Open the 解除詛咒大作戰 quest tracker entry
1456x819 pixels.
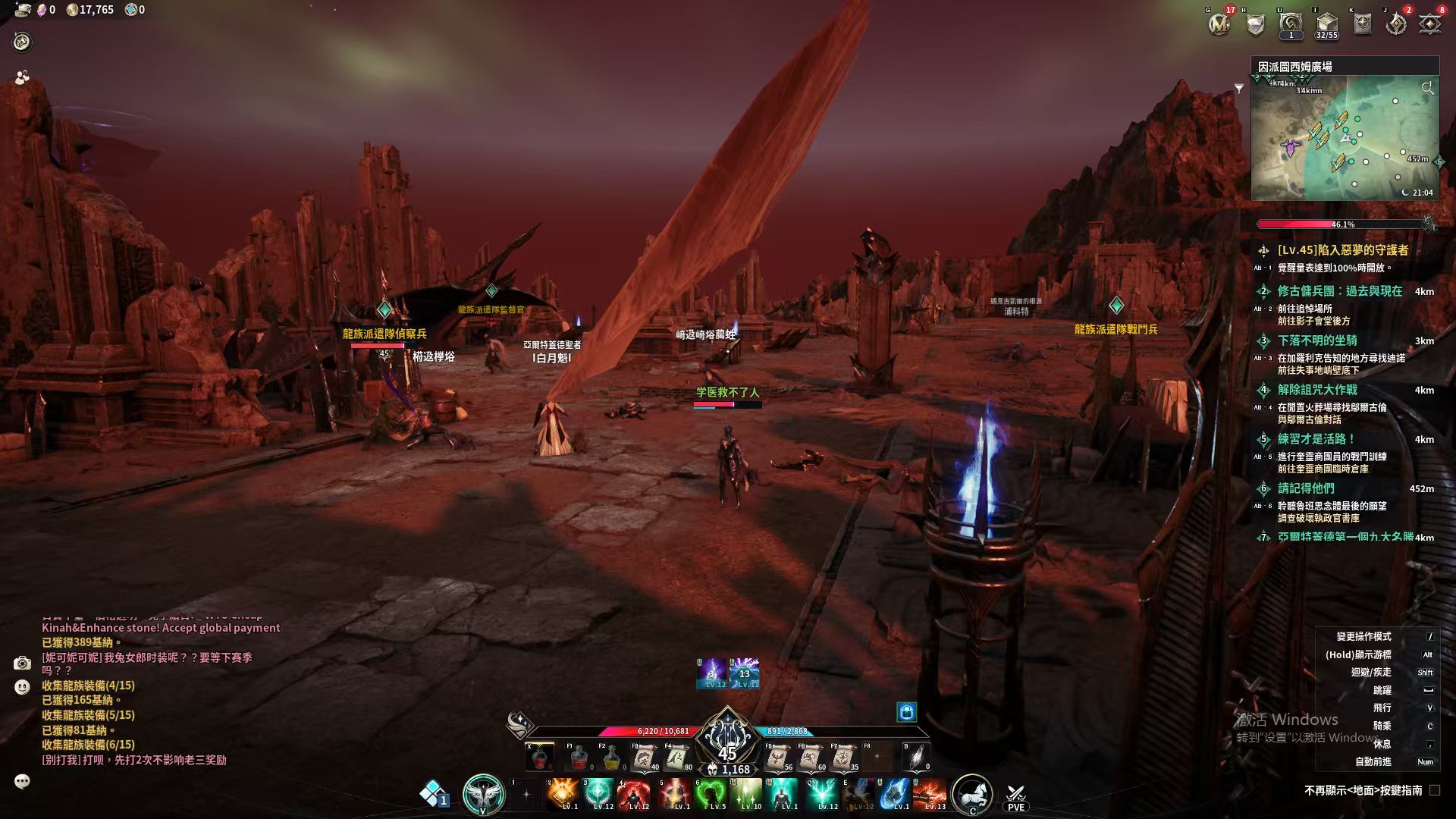[1317, 390]
